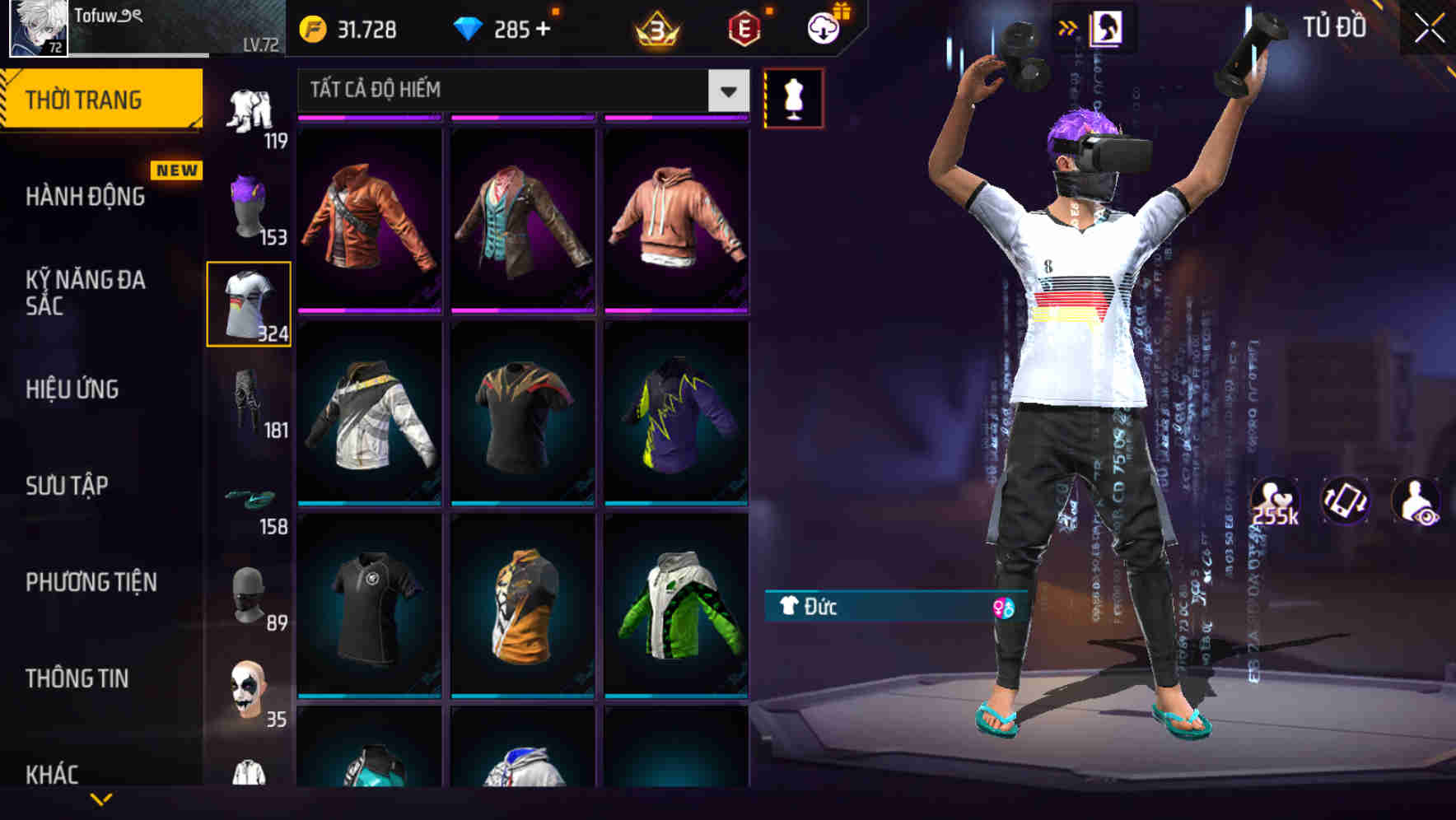Select the mannequin preview icon
1456x820 pixels.
coord(793,96)
